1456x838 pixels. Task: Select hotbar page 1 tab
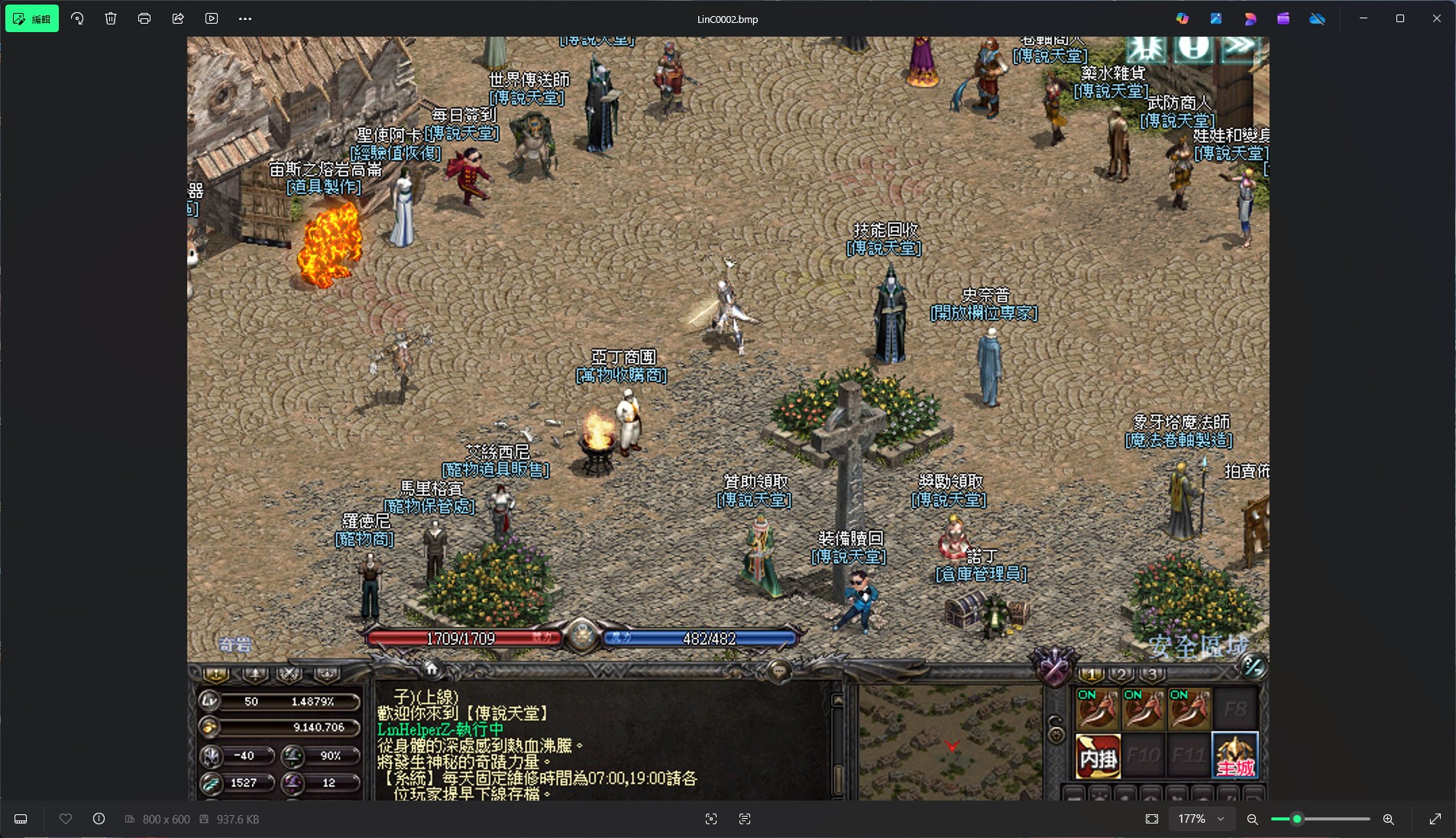pyautogui.click(x=1091, y=674)
